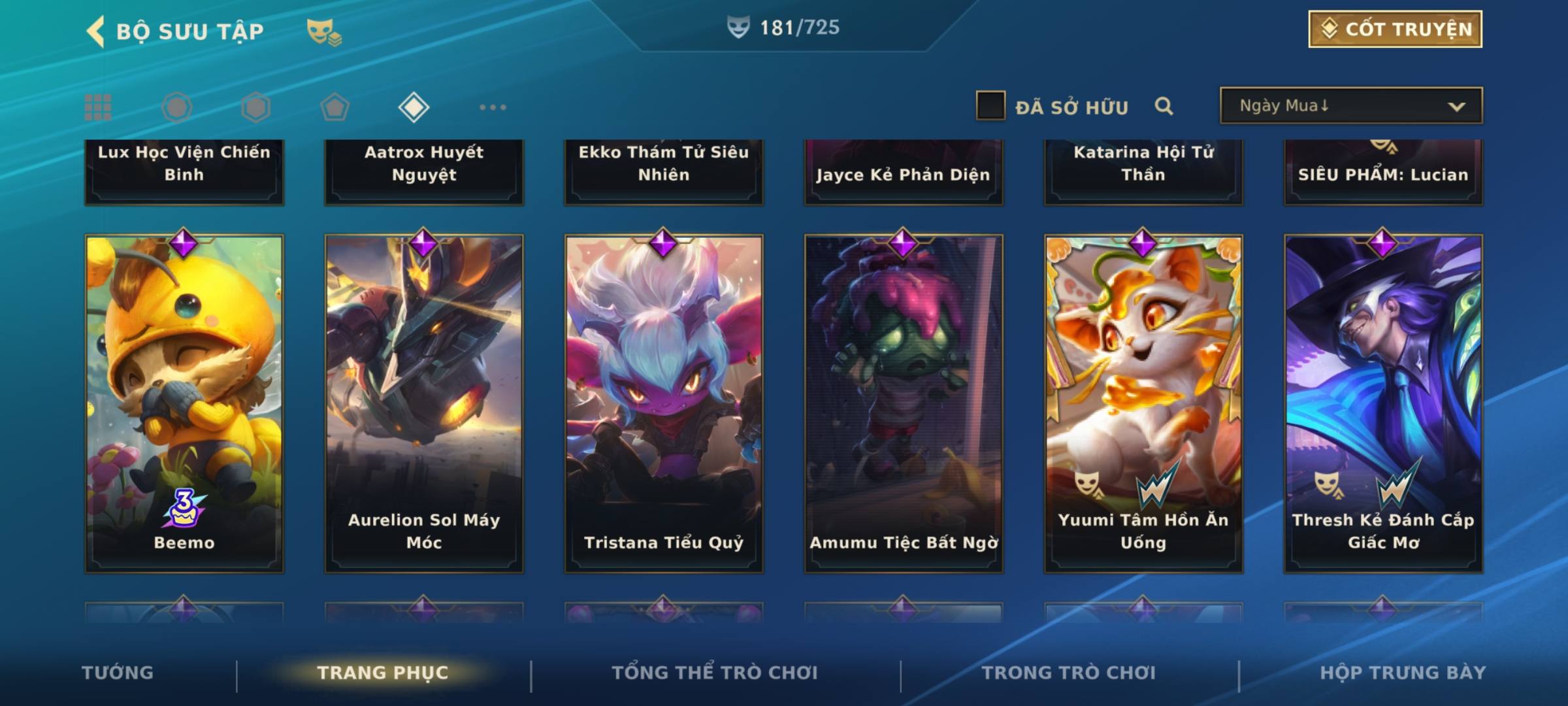Choose the pentagon rarity filter
Screen dimensions: 1568x706
point(335,107)
